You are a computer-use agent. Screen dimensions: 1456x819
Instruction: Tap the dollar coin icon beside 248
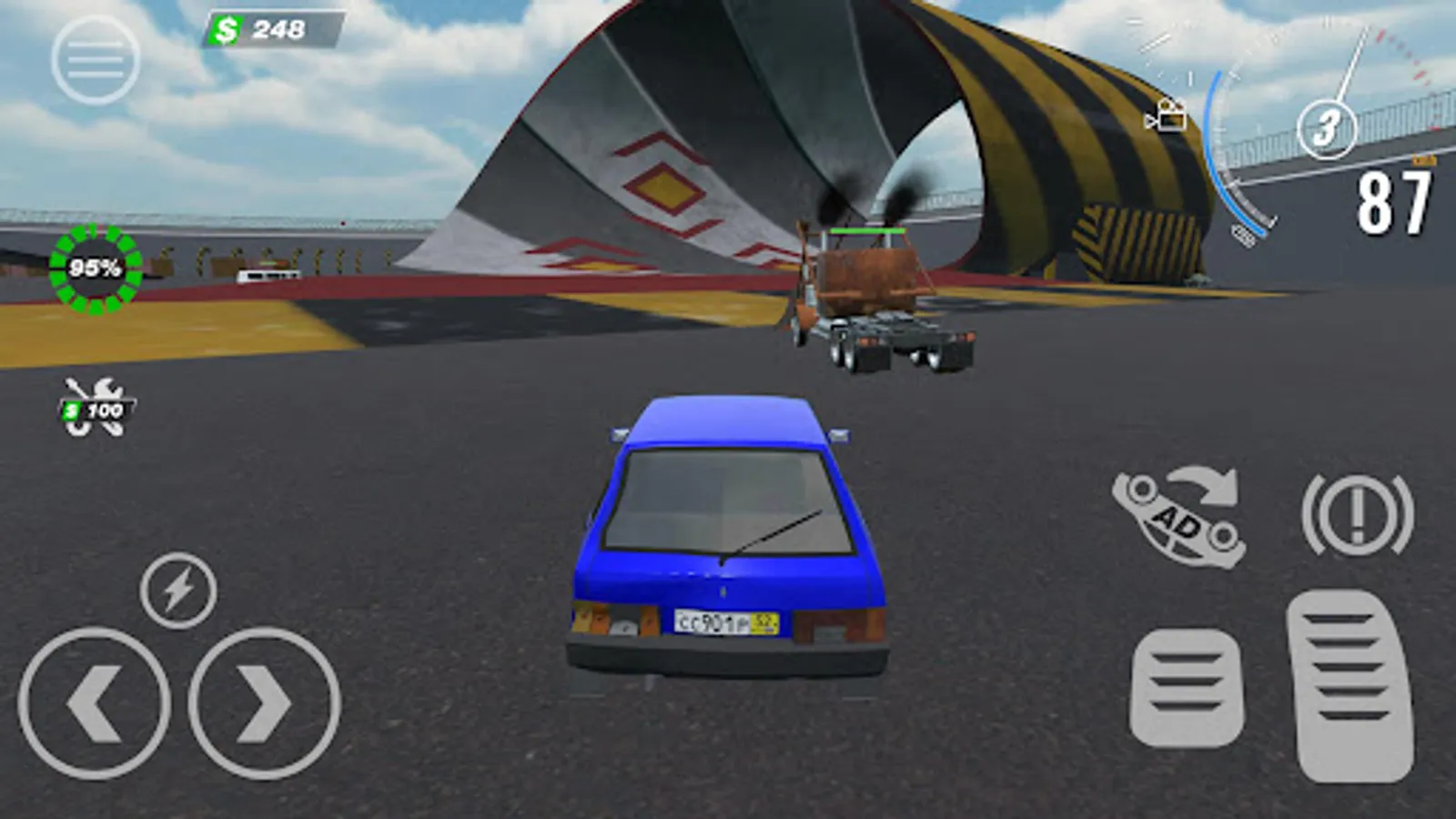click(x=226, y=30)
